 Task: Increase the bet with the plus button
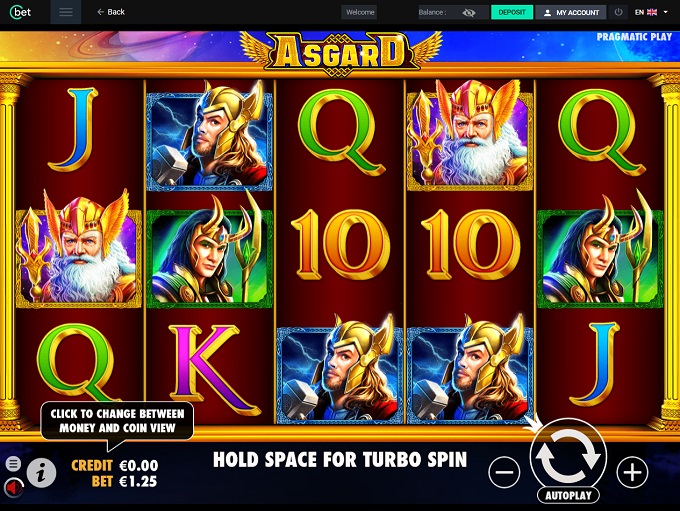tap(632, 472)
